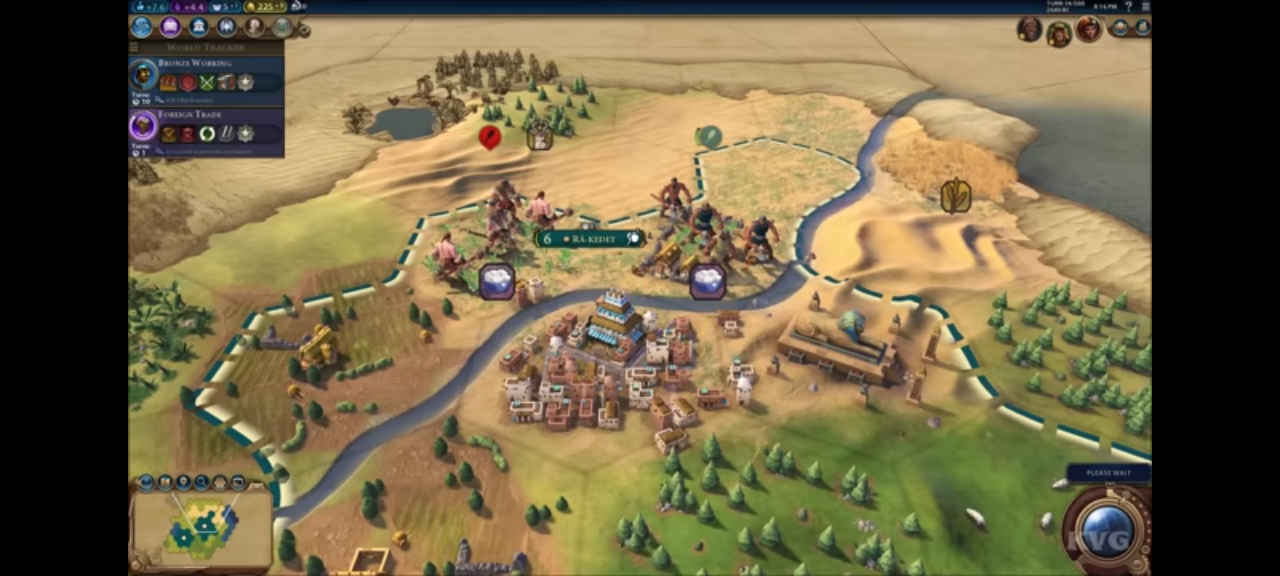This screenshot has width=1280, height=576.
Task: Select the red-haired leader portrait
Action: (x=1089, y=29)
